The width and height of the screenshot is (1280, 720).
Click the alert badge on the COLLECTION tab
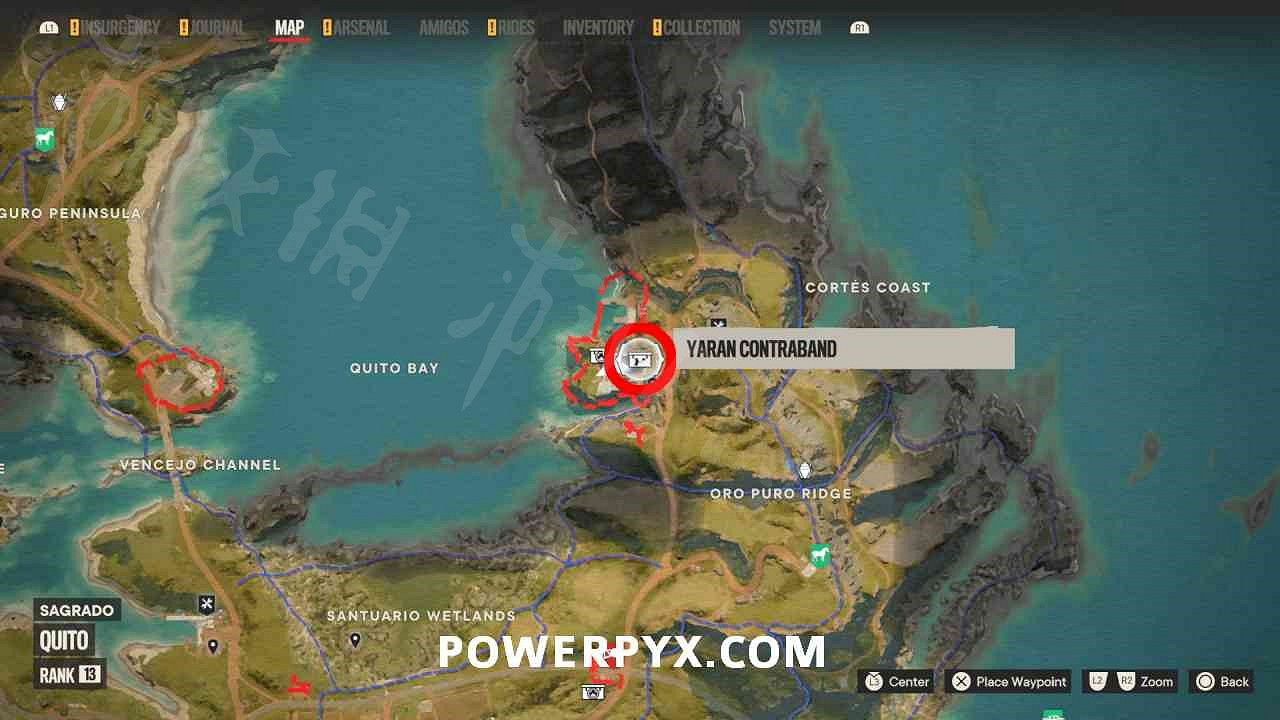click(657, 27)
